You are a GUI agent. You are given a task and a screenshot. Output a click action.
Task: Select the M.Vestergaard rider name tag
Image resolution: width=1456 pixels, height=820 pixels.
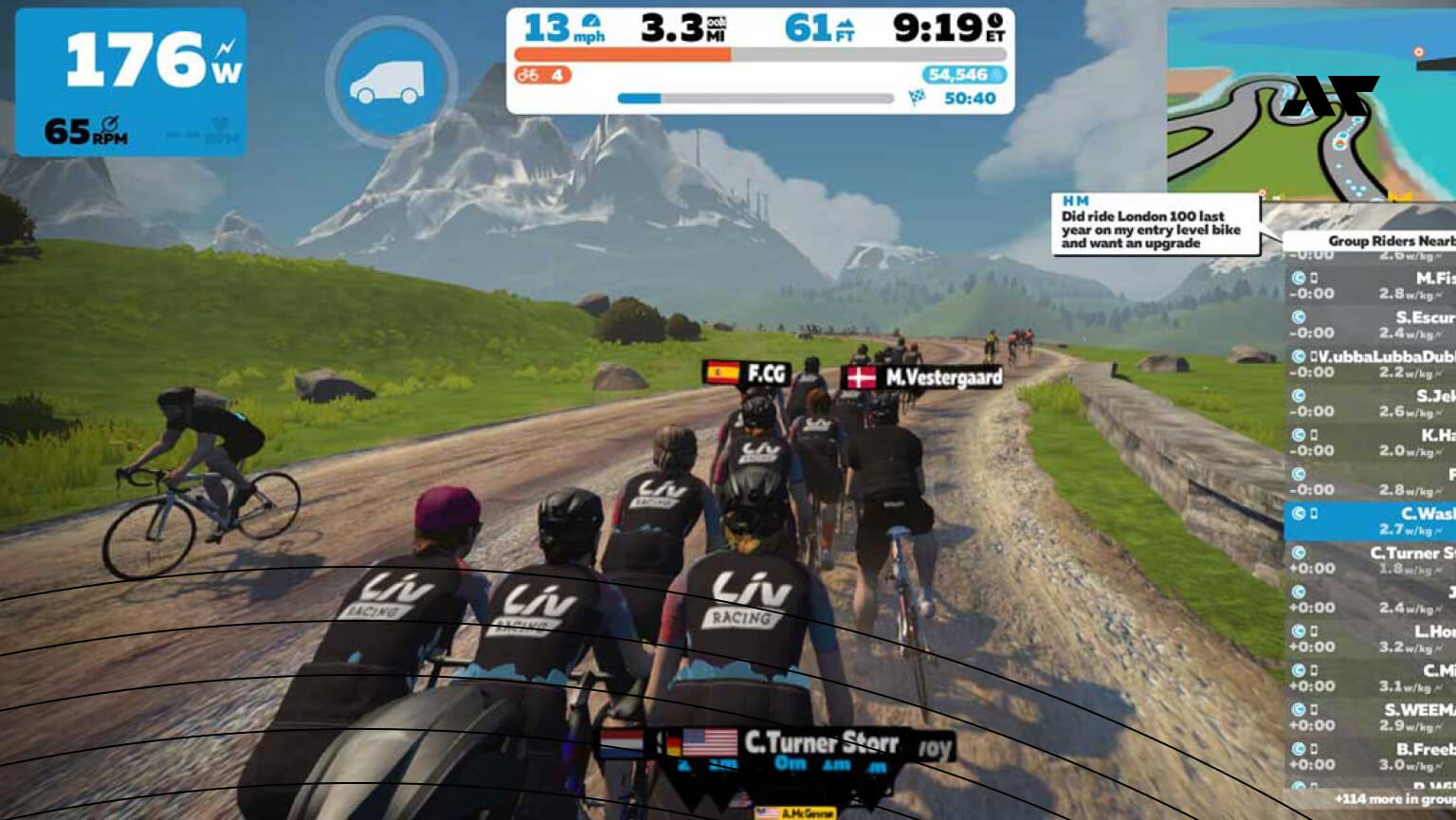click(x=922, y=378)
